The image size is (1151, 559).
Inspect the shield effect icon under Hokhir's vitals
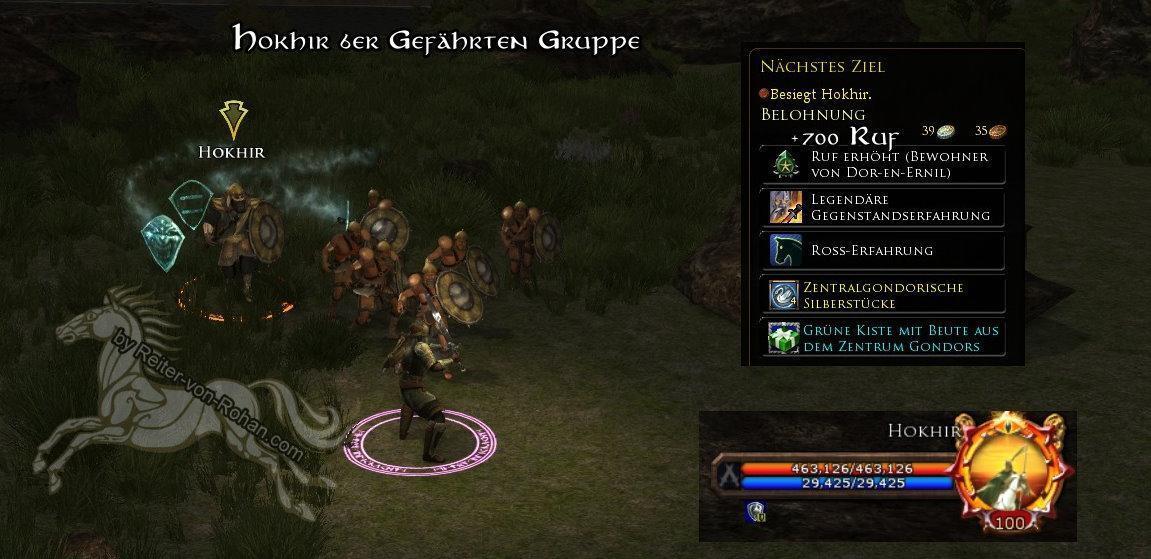(754, 512)
